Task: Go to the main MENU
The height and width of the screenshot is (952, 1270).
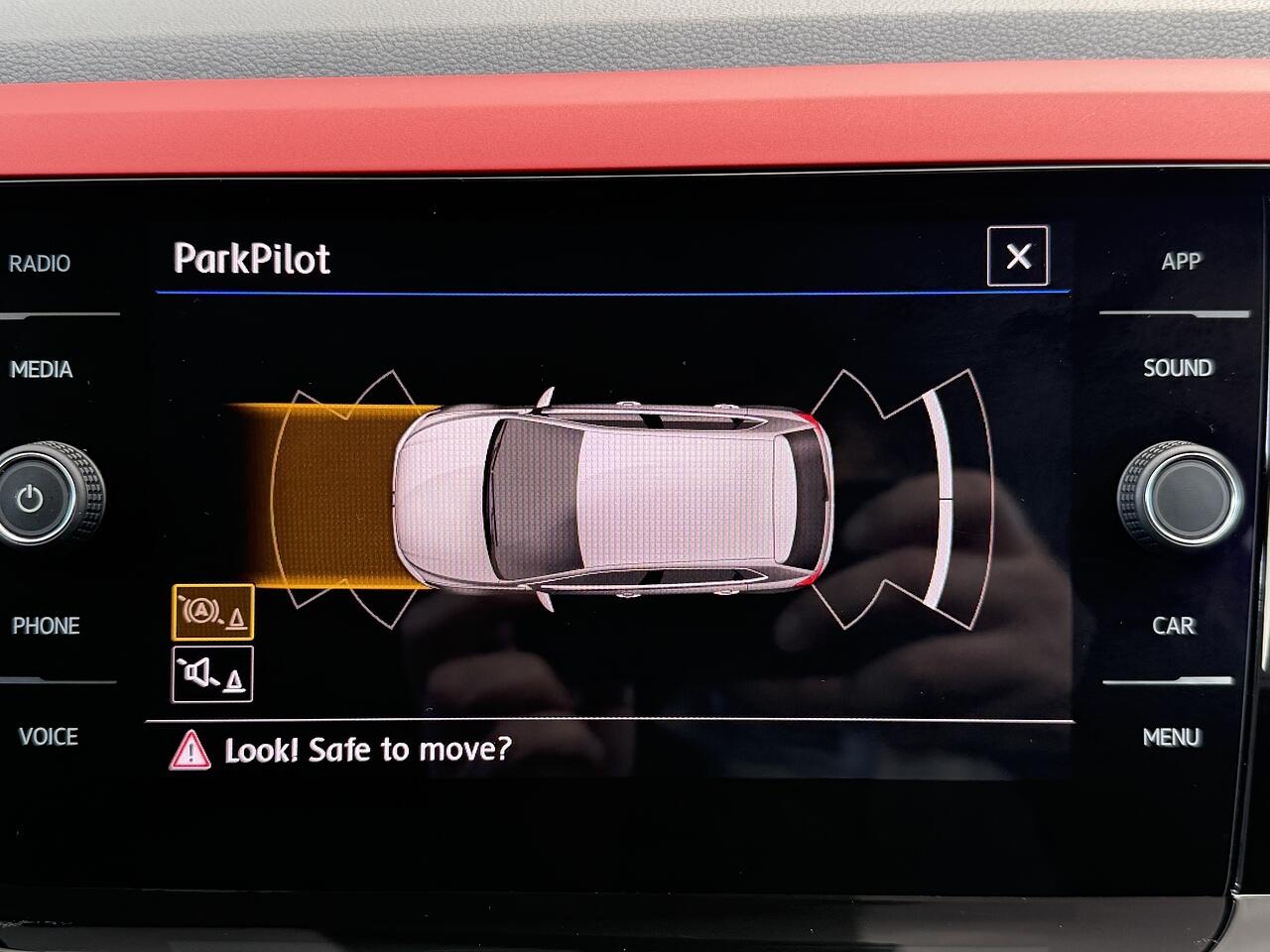Action: point(1172,737)
